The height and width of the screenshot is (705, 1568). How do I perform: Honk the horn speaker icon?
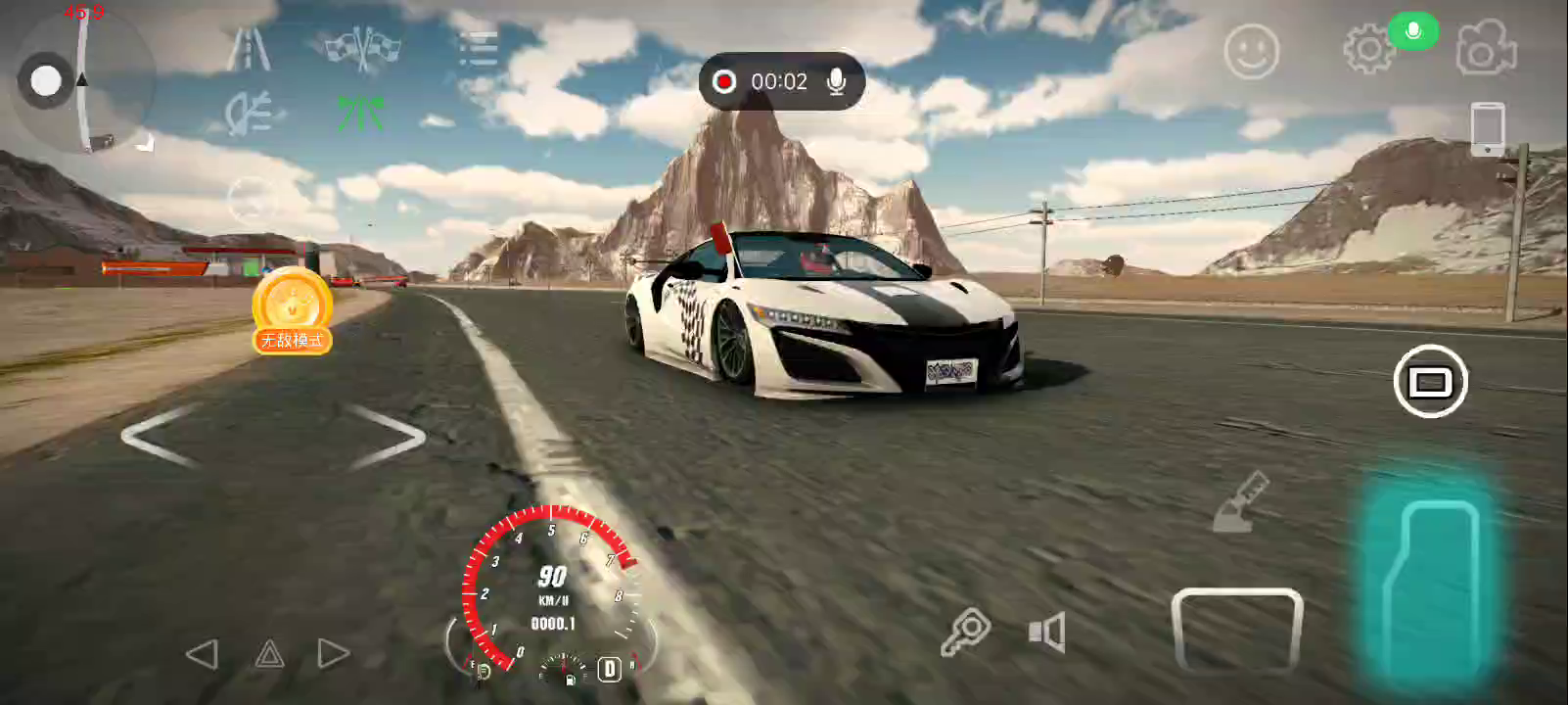[1046, 633]
